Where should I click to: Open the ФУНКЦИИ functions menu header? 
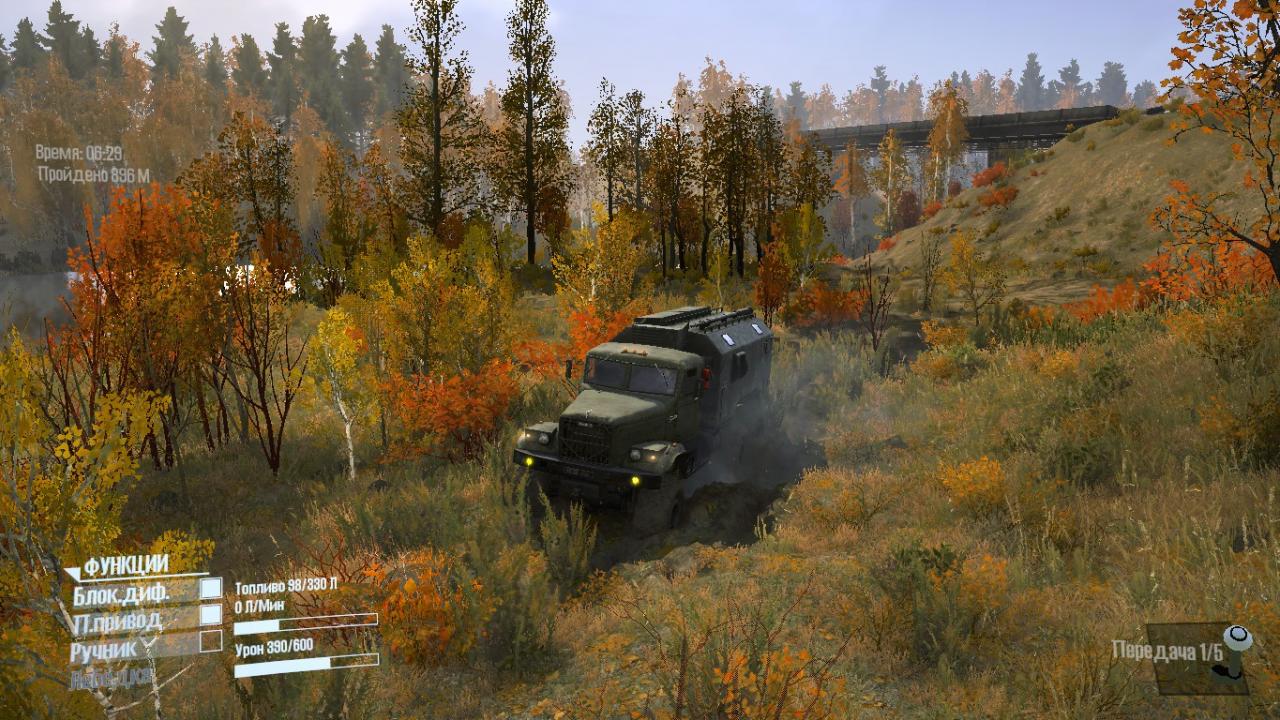tap(125, 567)
